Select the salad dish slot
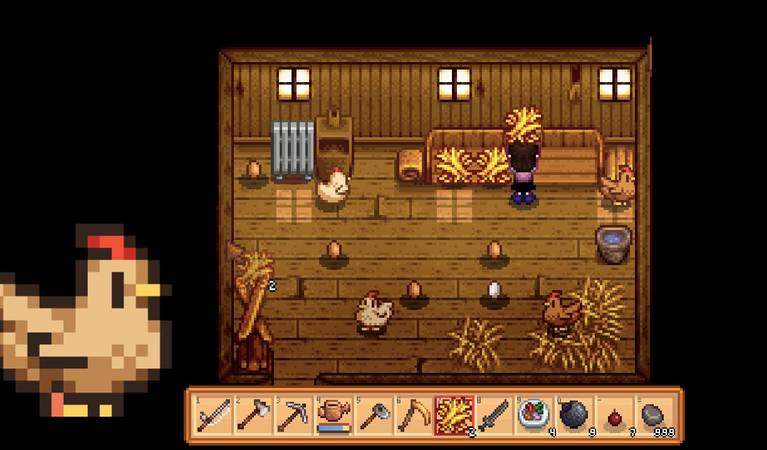The image size is (767, 450). tap(533, 415)
